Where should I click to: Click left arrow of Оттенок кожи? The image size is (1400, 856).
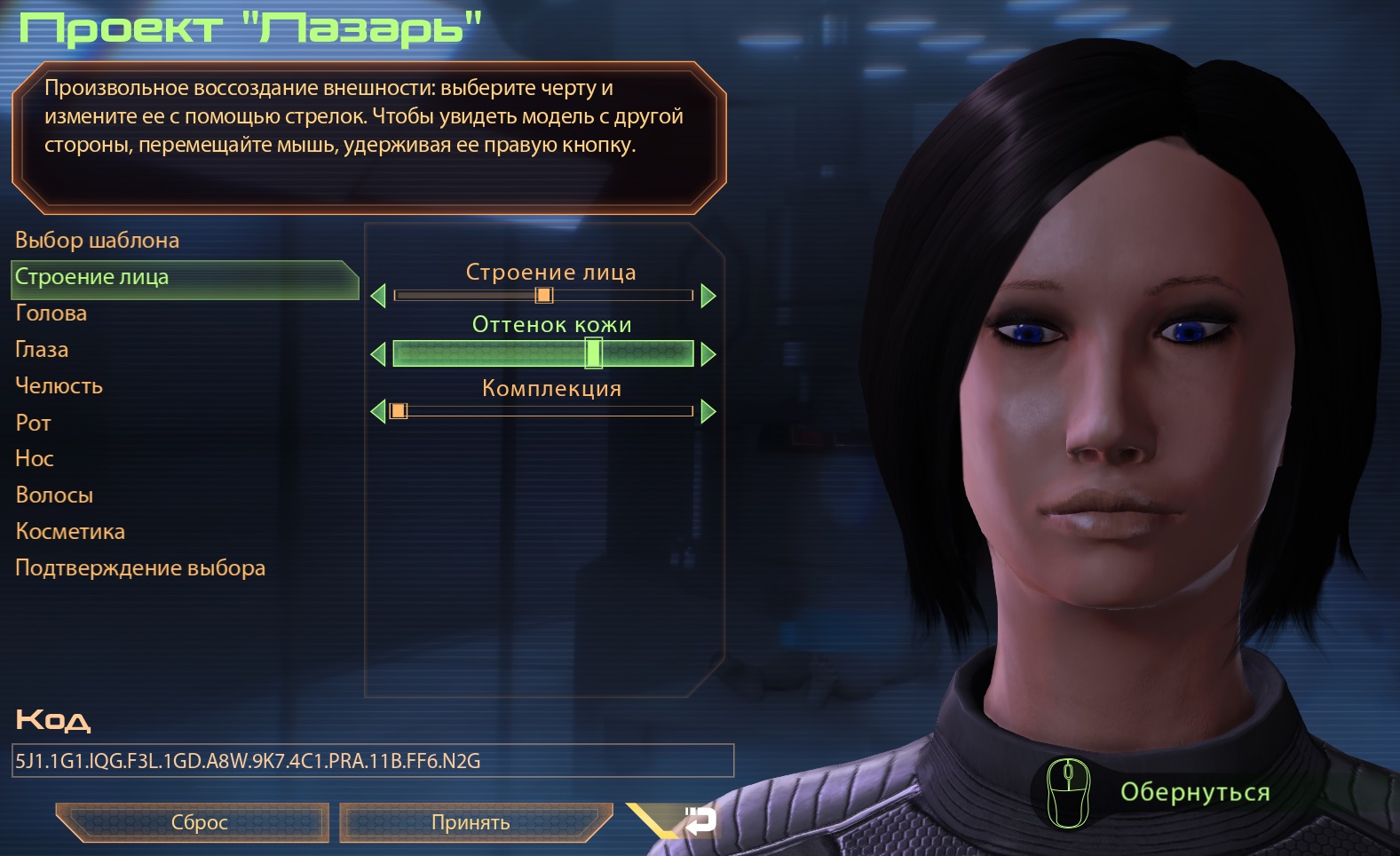378,354
